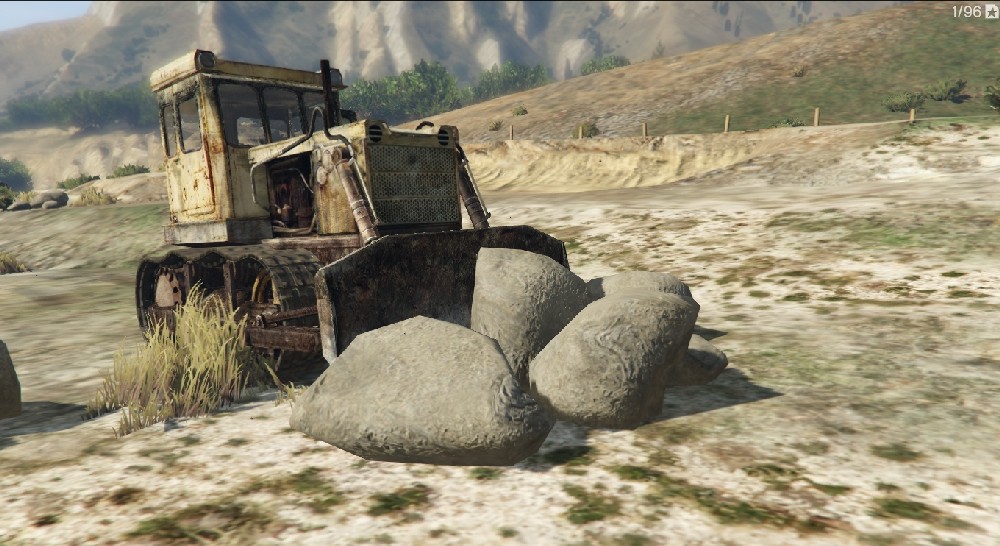
Task: Click the star page icon beside 1/96
Action: tap(990, 11)
